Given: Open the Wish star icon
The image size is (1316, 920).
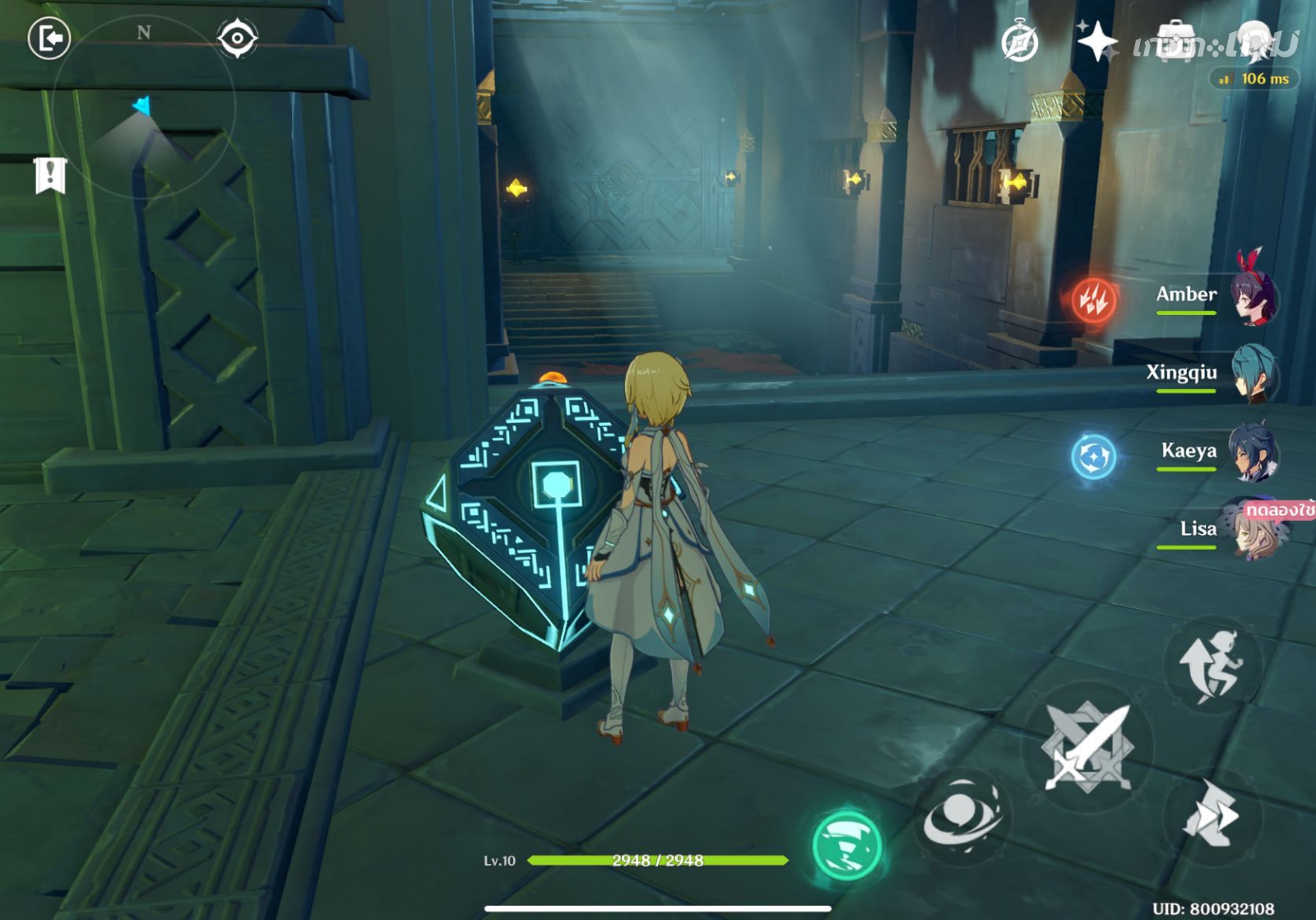Looking at the screenshot, I should [1096, 41].
